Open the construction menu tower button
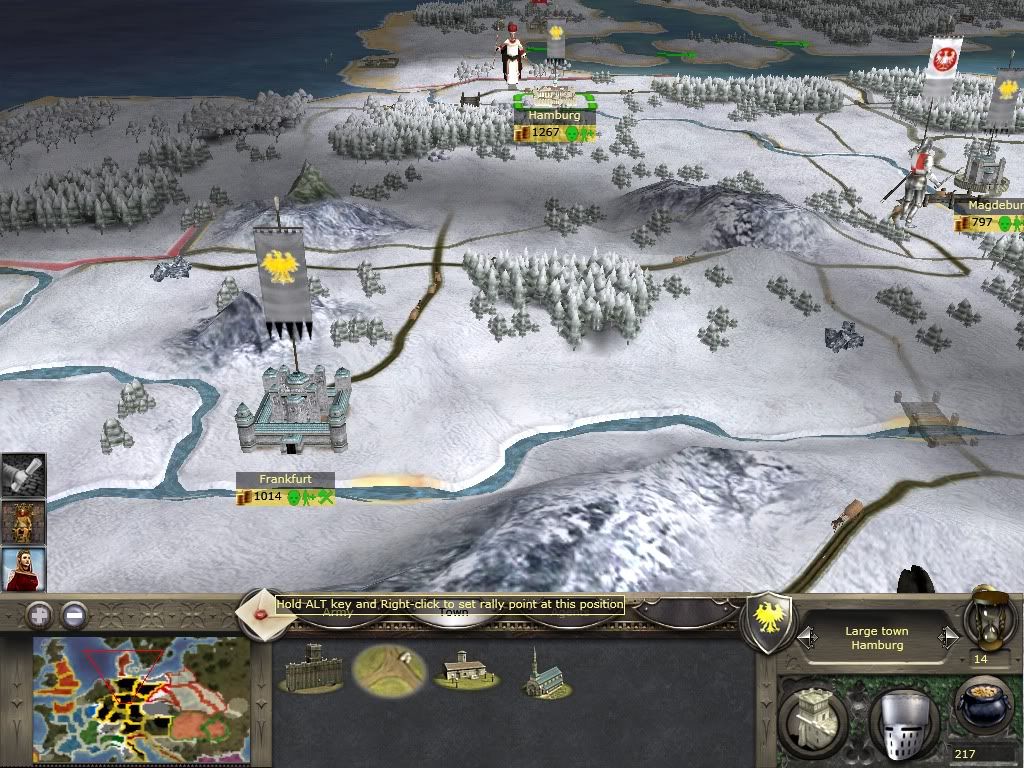 coord(811,717)
